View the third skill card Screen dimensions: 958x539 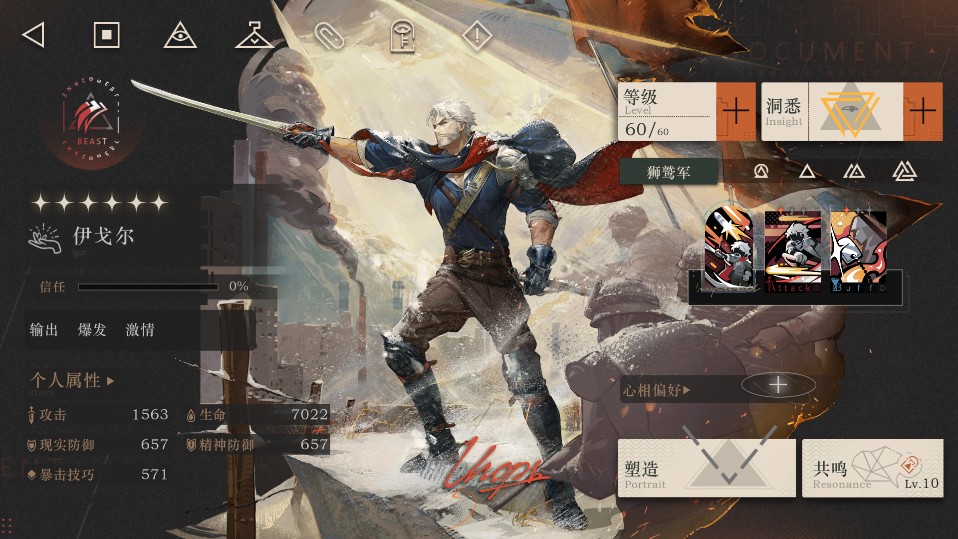click(x=859, y=248)
